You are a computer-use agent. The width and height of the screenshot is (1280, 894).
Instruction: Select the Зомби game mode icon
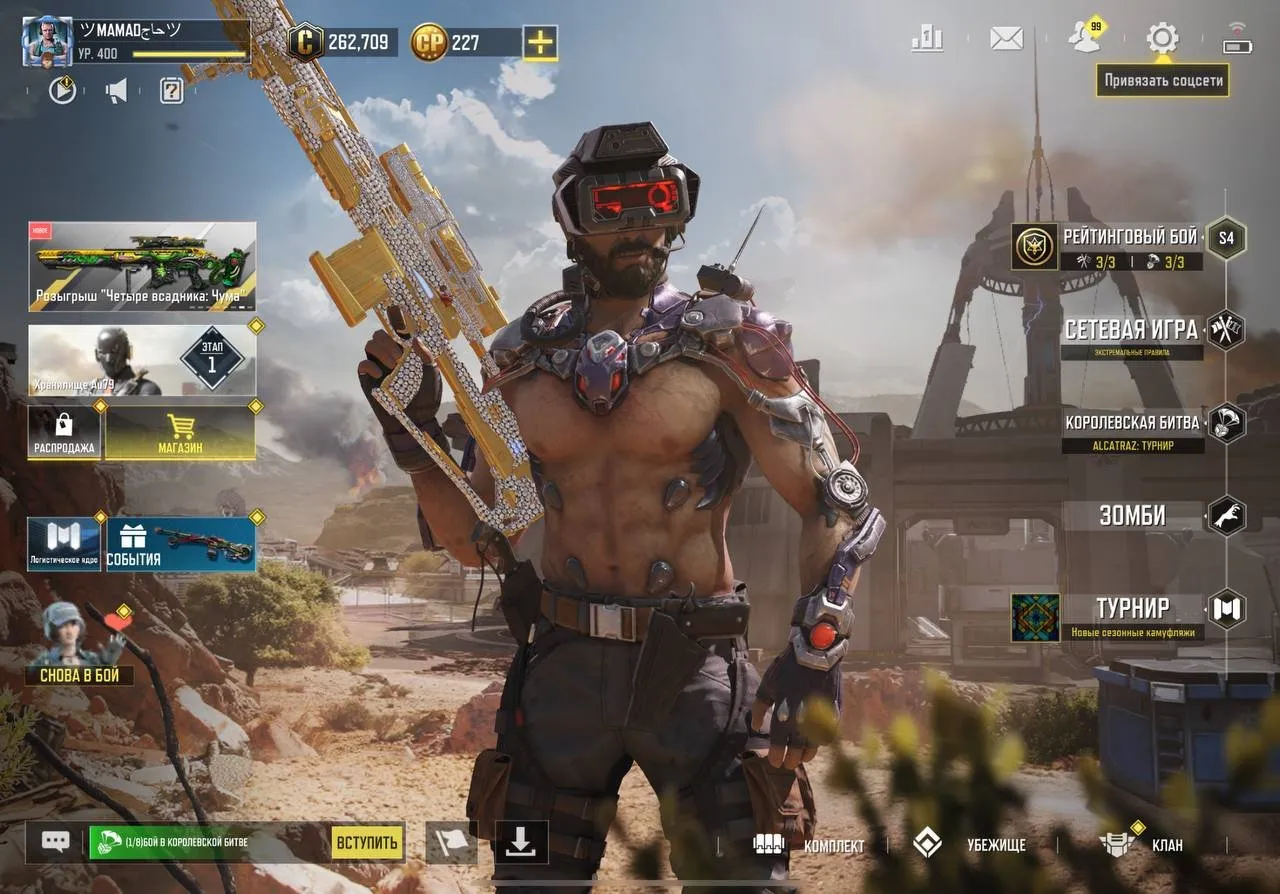1227,515
